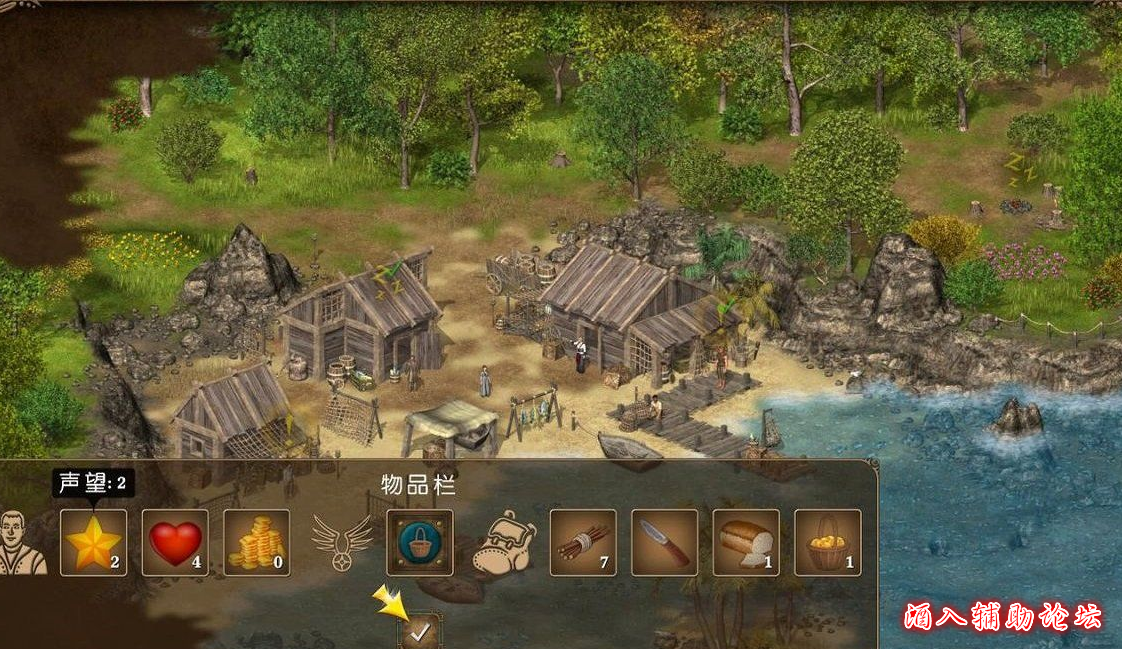Viewport: 1122px width, 649px height.
Task: Choose the knife item slot
Action: (x=665, y=543)
